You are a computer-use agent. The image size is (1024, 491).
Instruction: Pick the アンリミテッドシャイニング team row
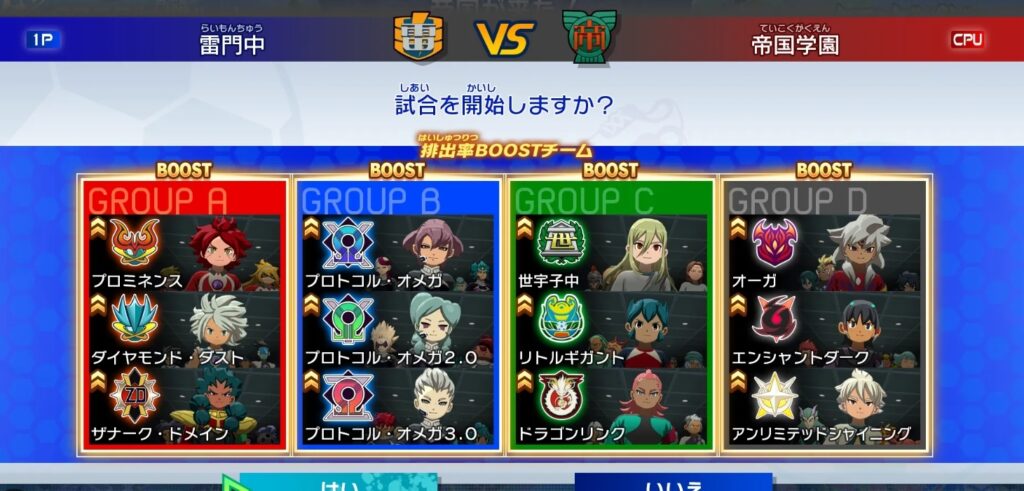pos(825,407)
